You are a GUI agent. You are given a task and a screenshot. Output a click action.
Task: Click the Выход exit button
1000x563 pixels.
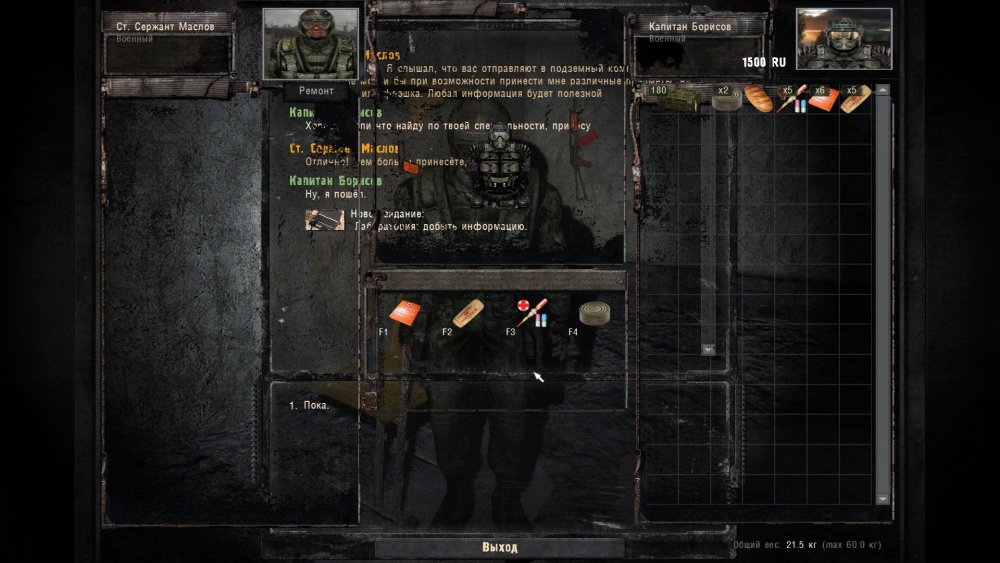coord(499,548)
